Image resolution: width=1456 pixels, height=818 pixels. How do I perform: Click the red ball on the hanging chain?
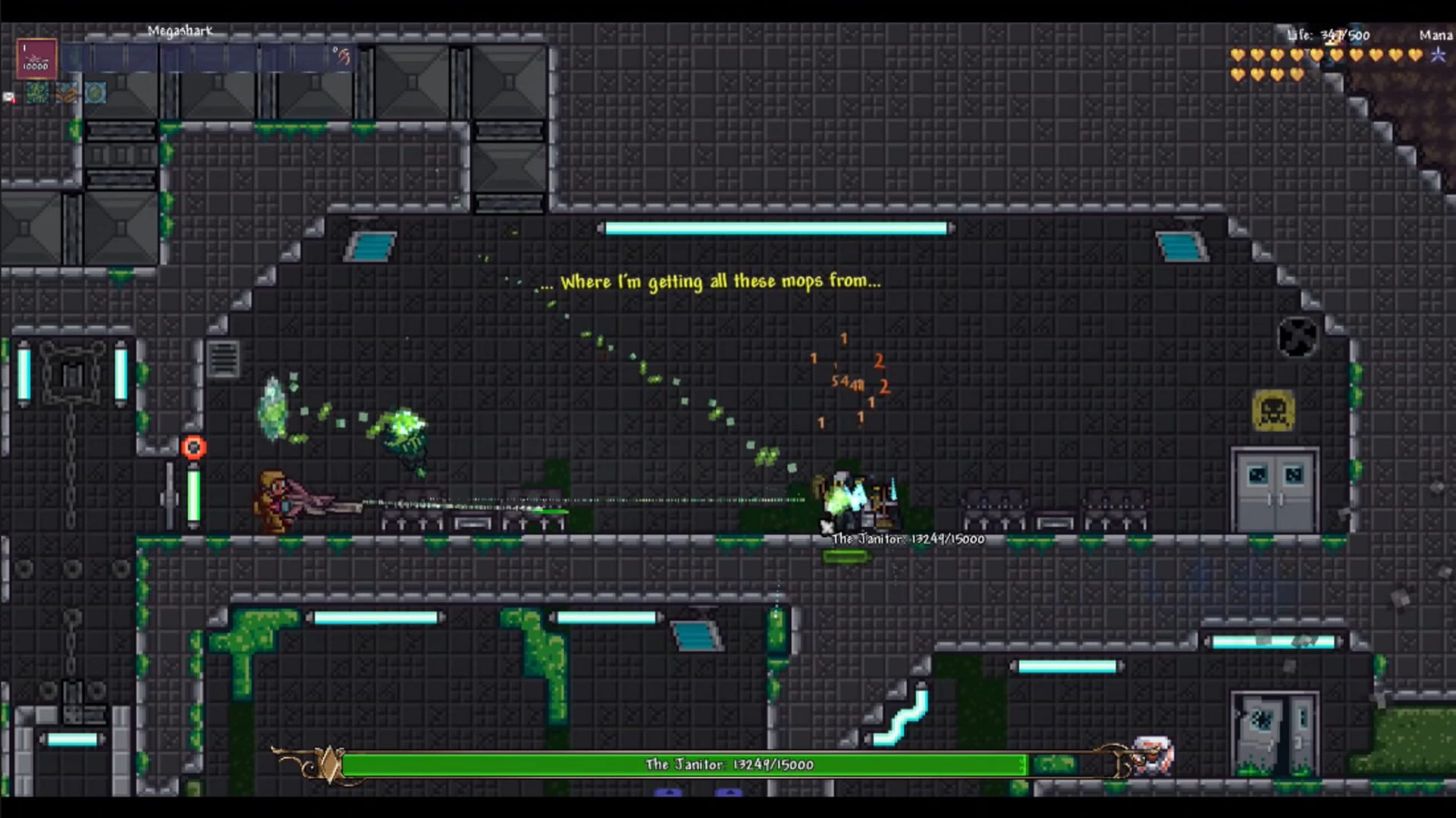pyautogui.click(x=194, y=447)
